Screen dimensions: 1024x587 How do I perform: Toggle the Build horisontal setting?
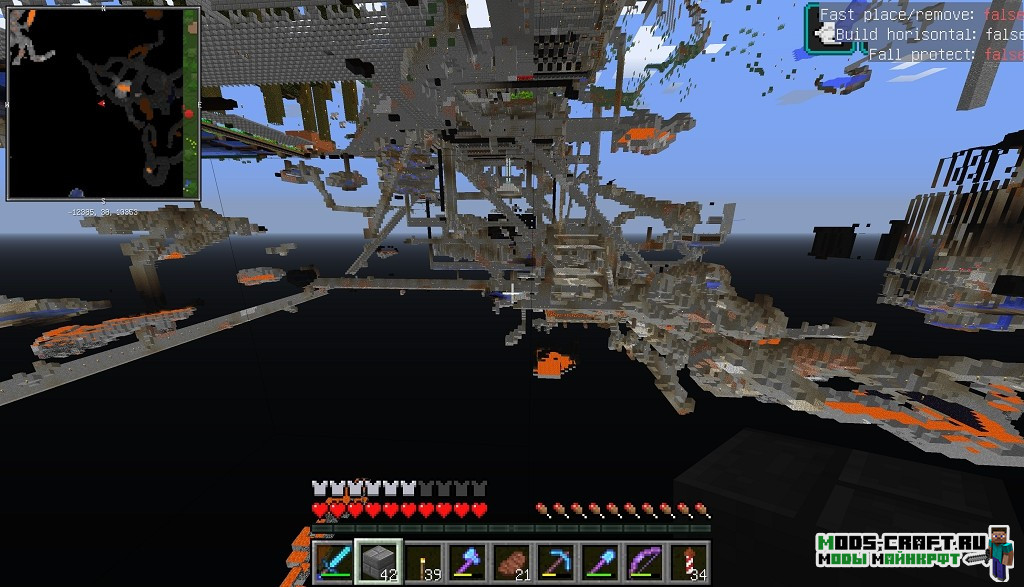928,35
